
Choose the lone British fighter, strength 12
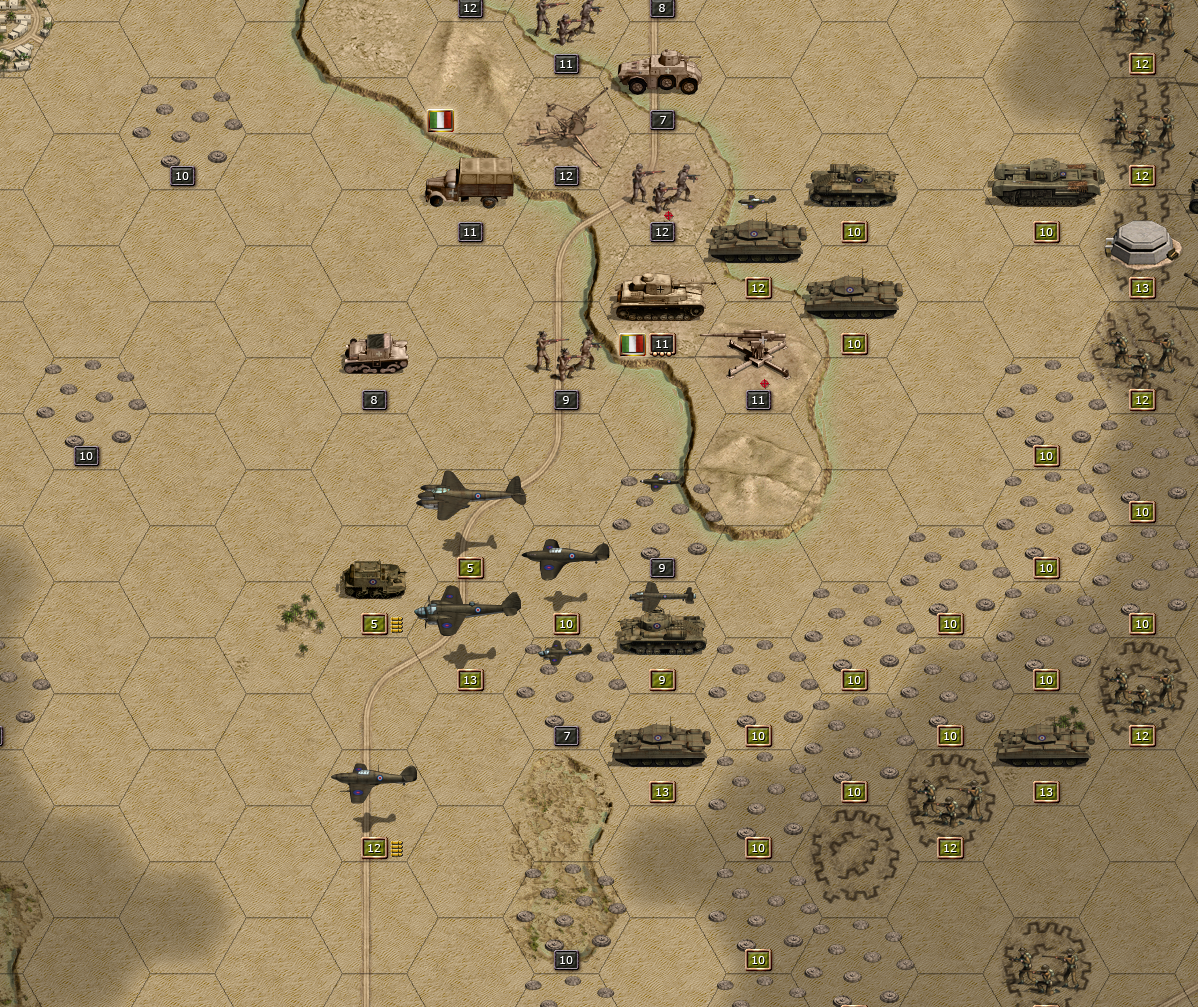tap(374, 780)
